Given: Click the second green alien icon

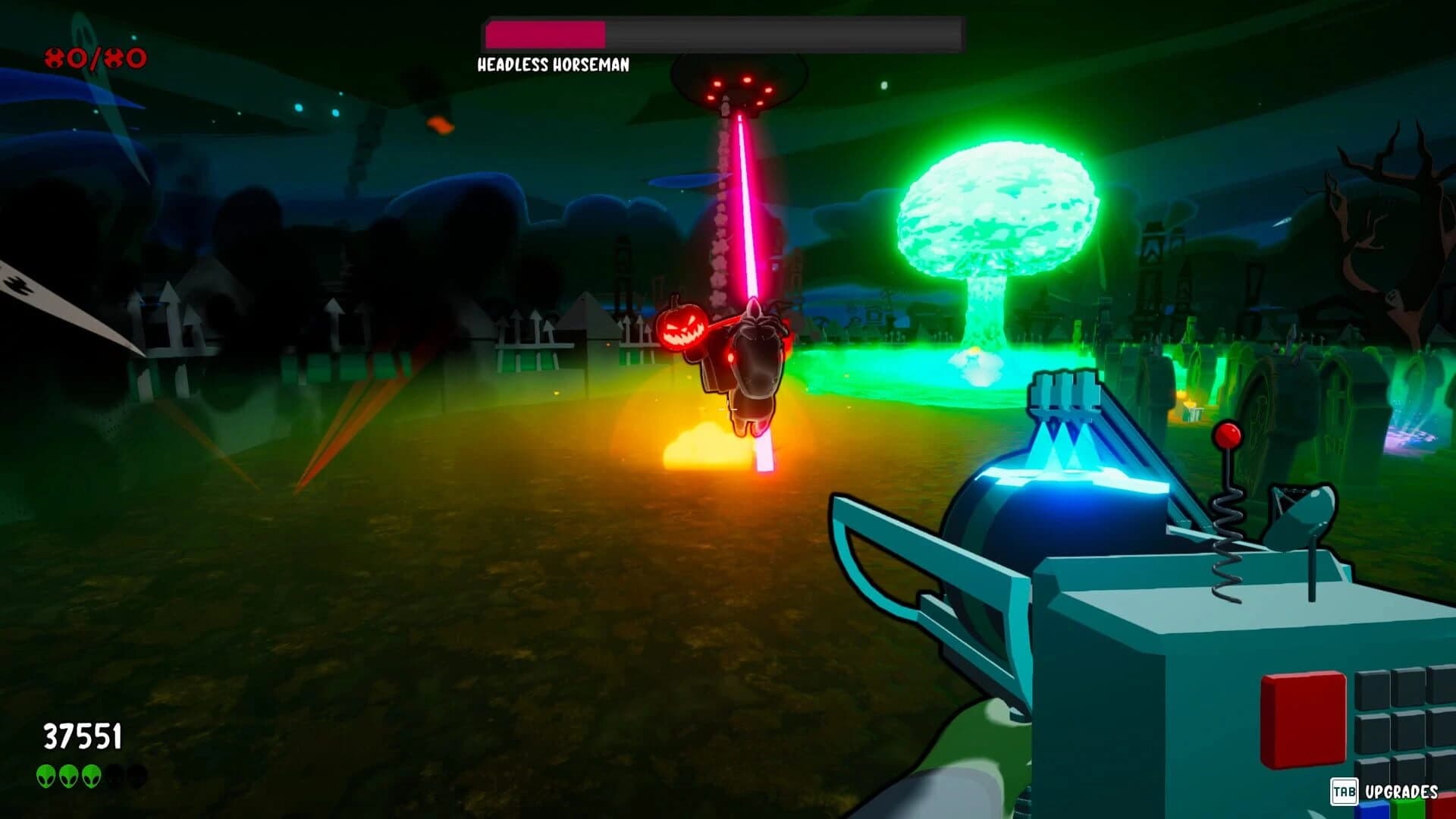Looking at the screenshot, I should pyautogui.click(x=68, y=776).
